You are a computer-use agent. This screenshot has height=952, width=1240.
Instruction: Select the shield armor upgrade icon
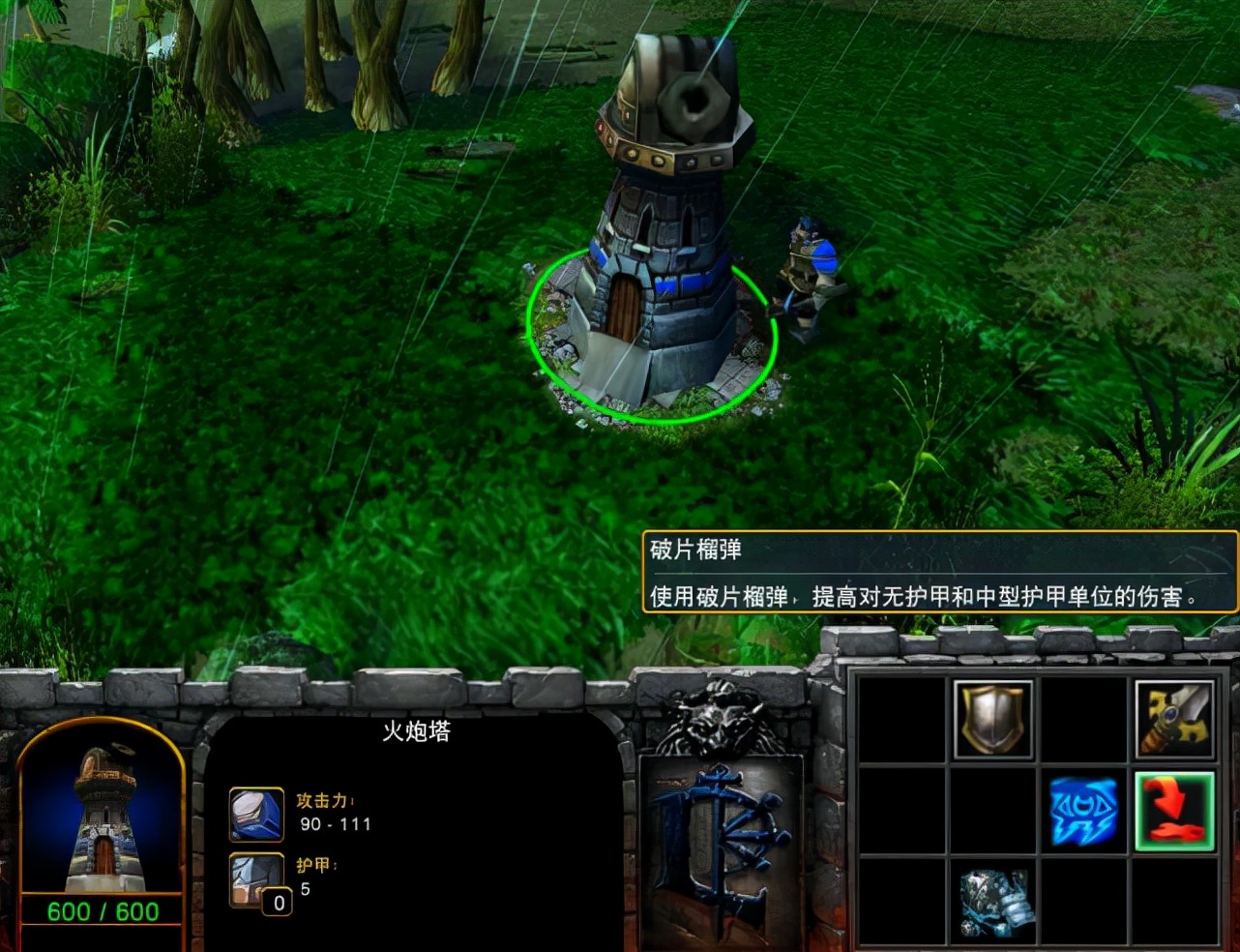[991, 718]
